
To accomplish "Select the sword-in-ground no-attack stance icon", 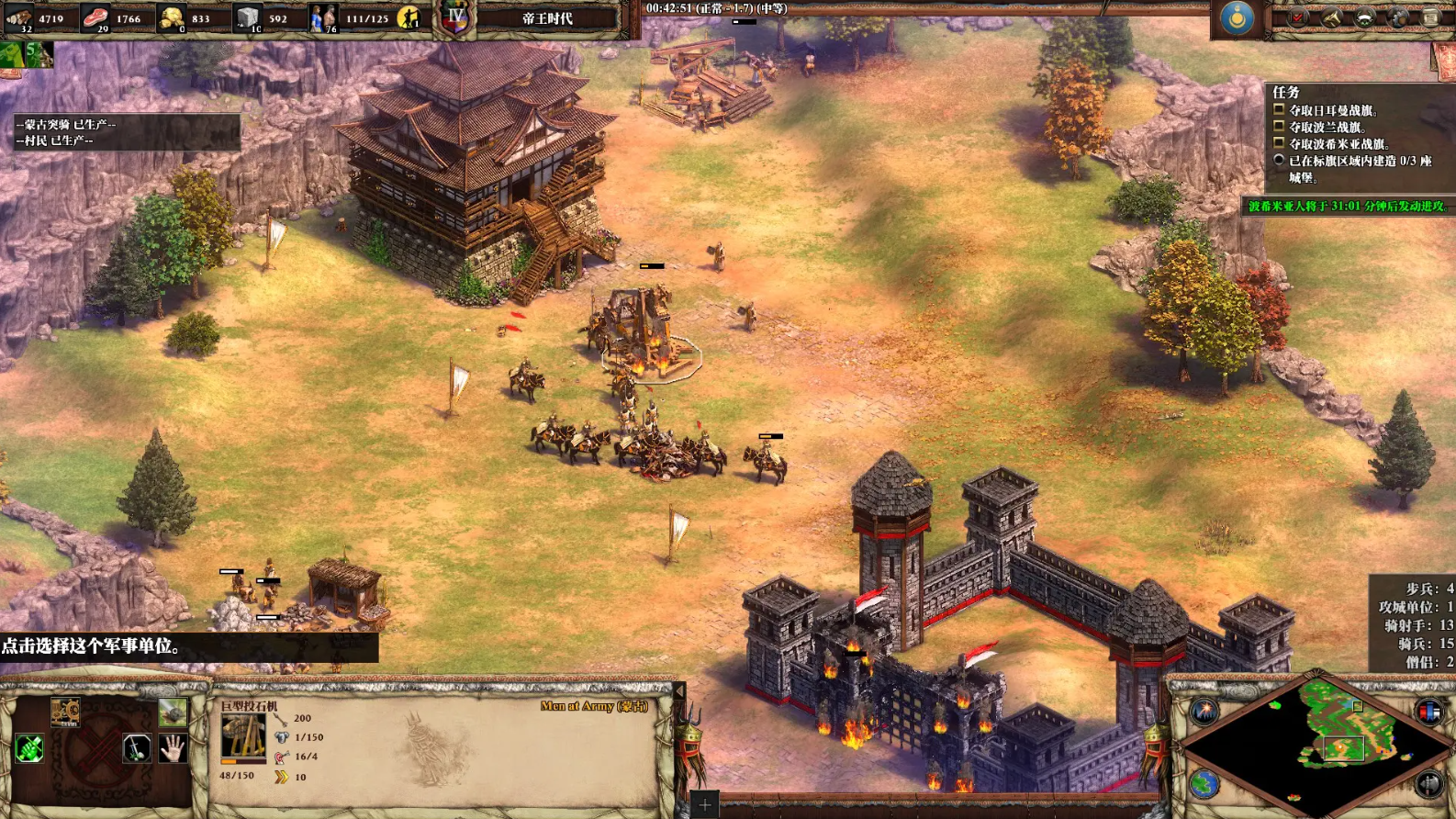I will point(137,749).
